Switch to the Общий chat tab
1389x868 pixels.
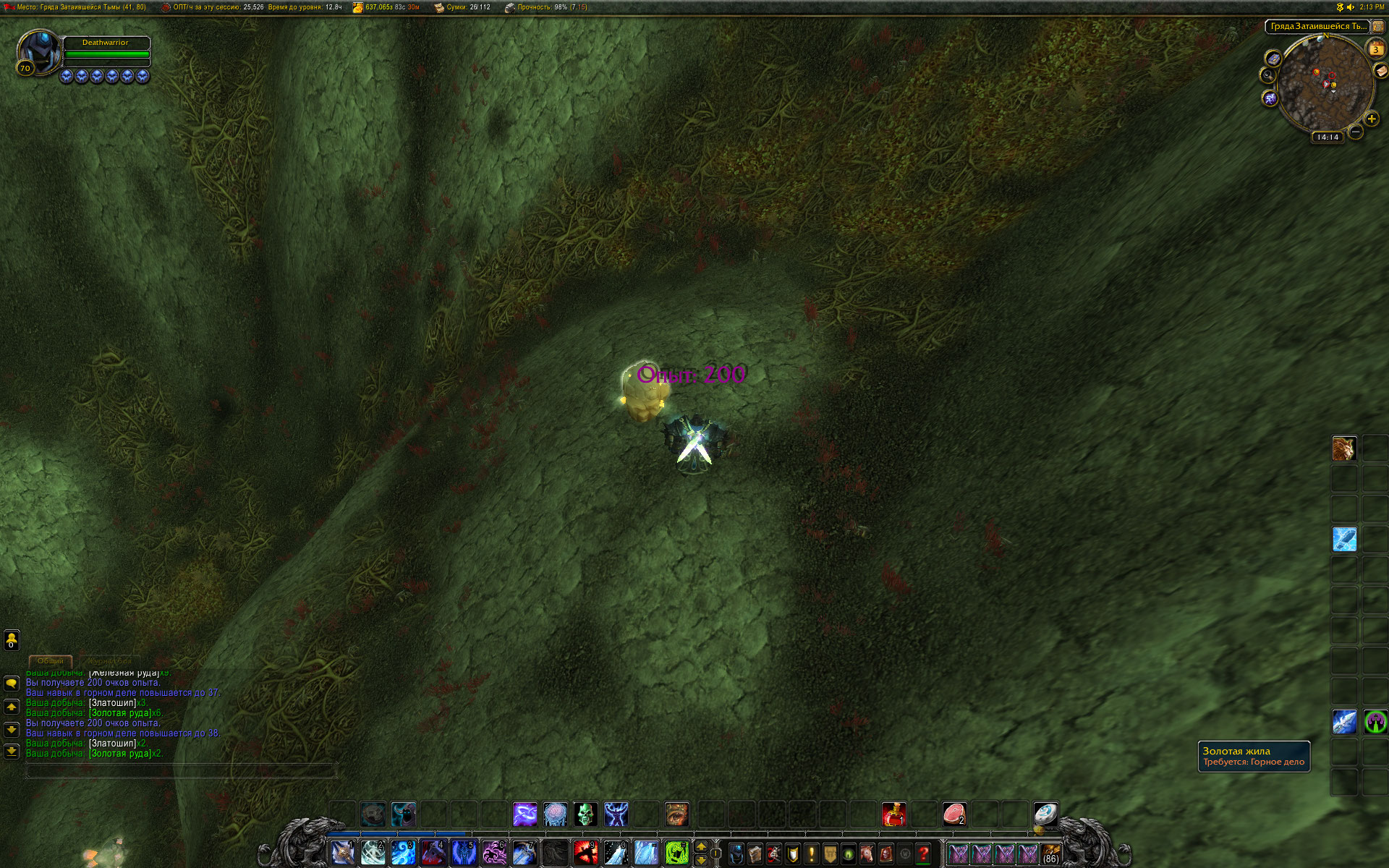(51, 660)
